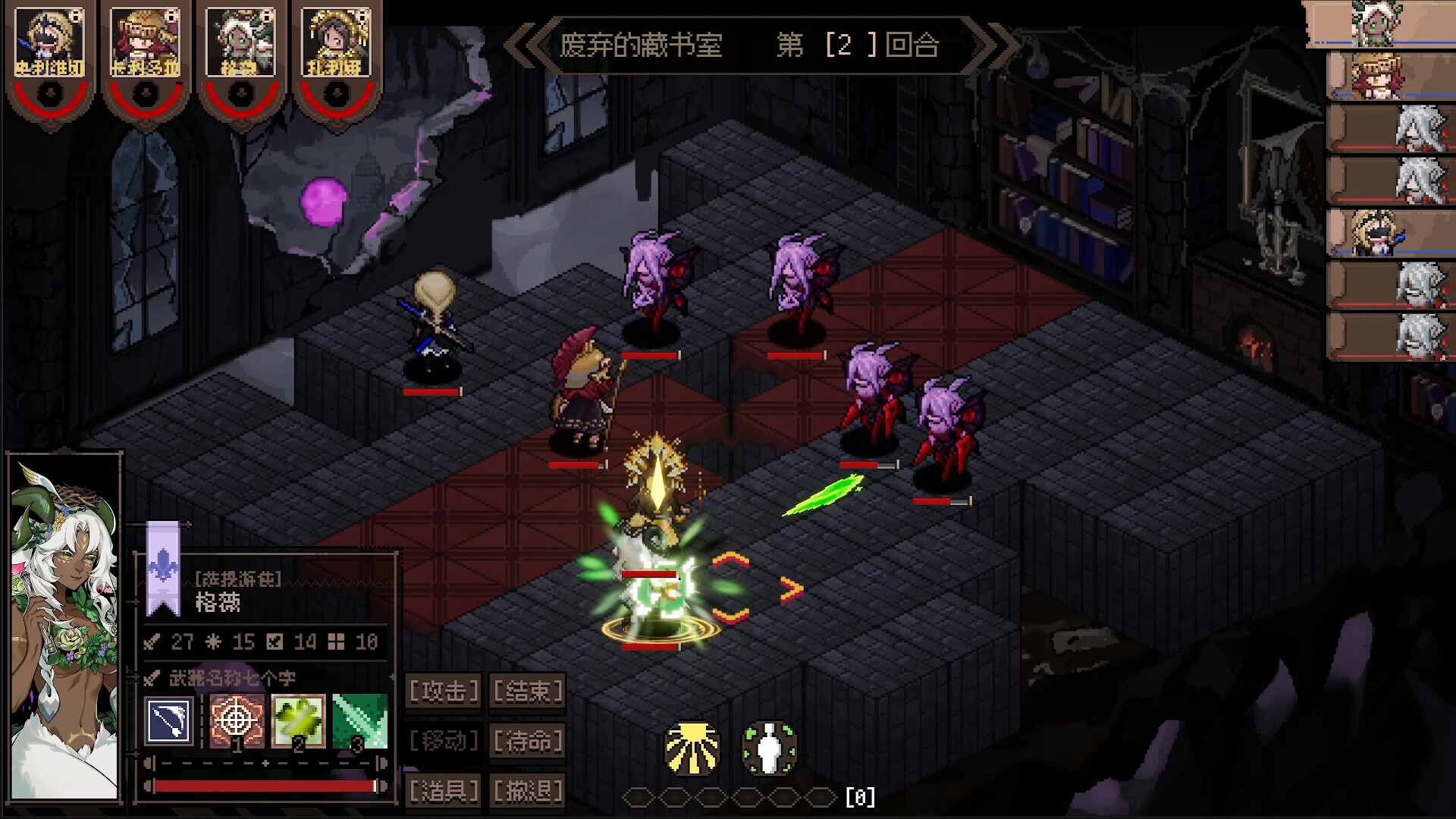Viewport: 1456px width, 819px height.
Task: Click the 结束 (End) turn button
Action: tap(528, 691)
